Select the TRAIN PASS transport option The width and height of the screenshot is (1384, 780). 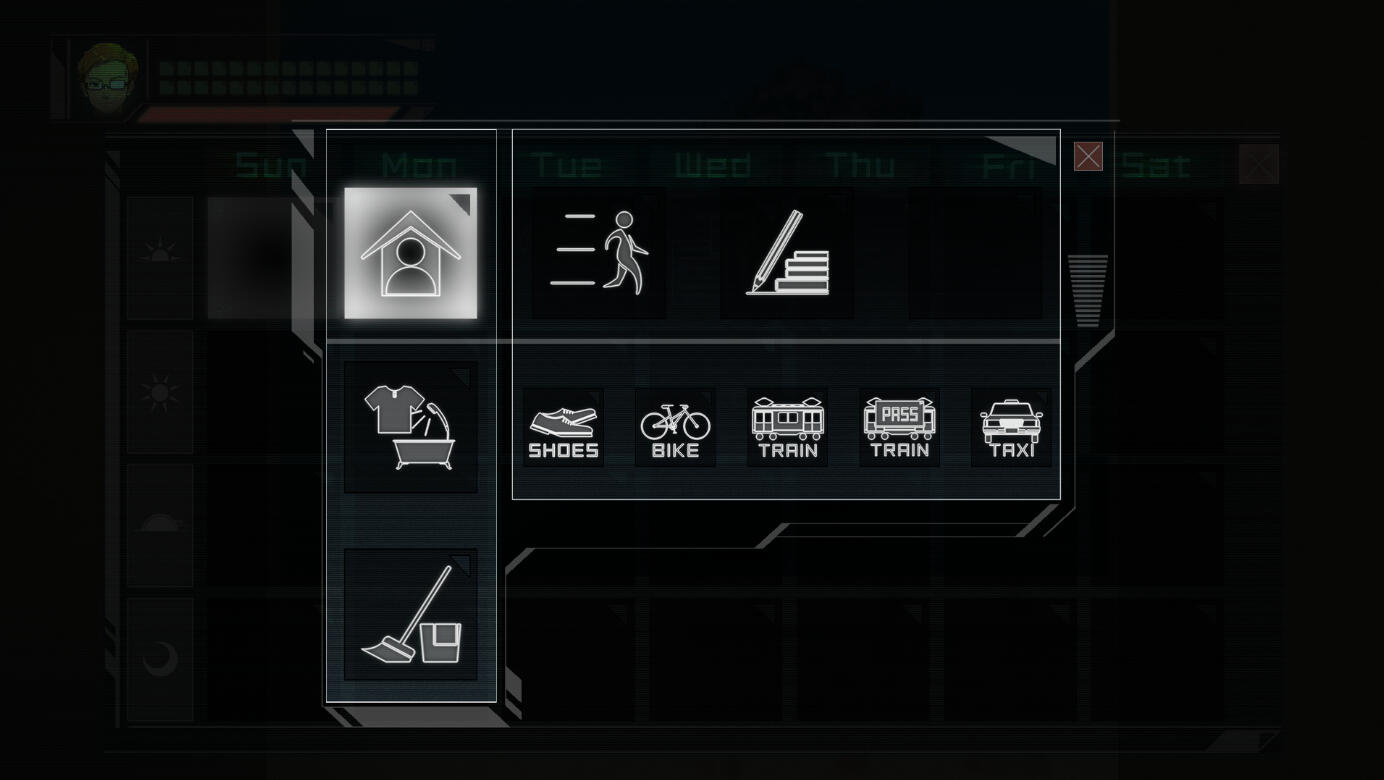[x=899, y=428]
